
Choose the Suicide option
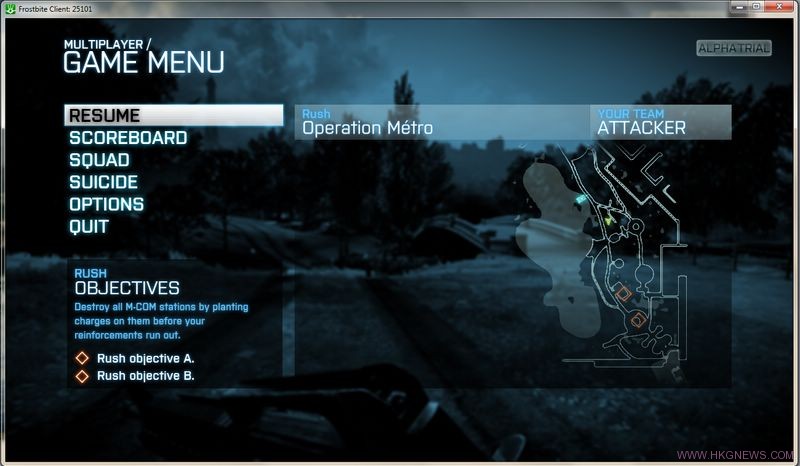(104, 182)
